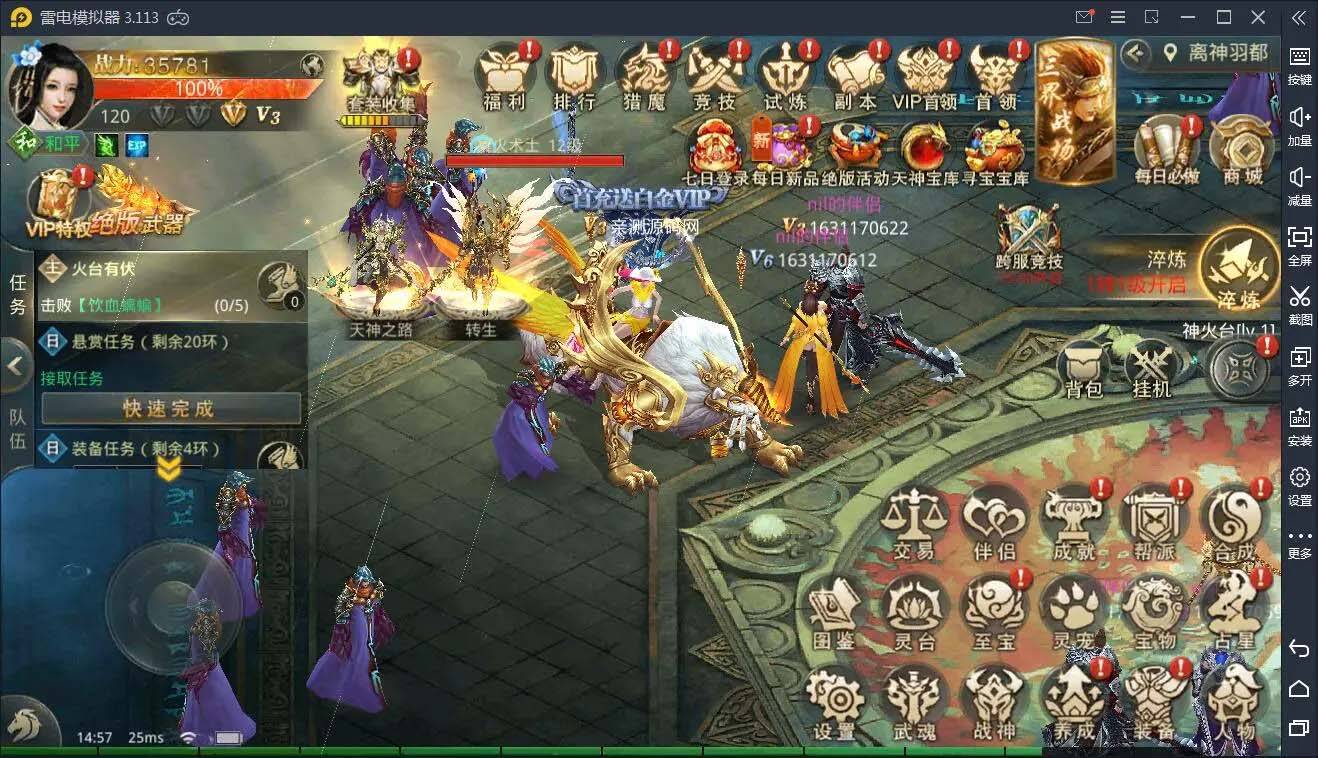Open the 帮派 guild menu

pos(1153,521)
